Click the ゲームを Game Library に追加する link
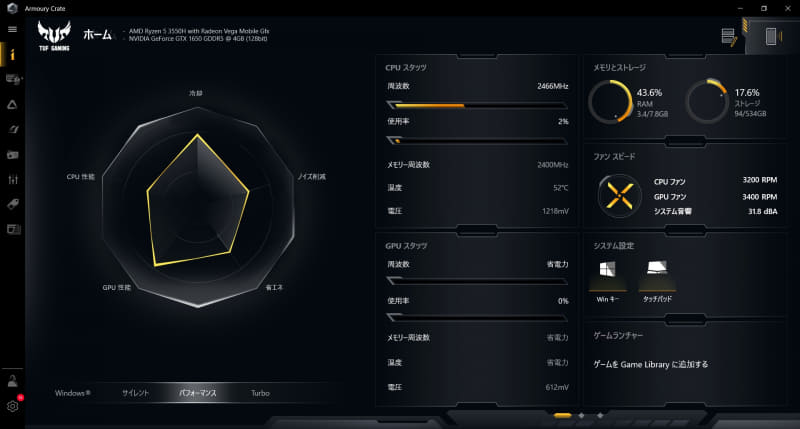 coord(650,364)
